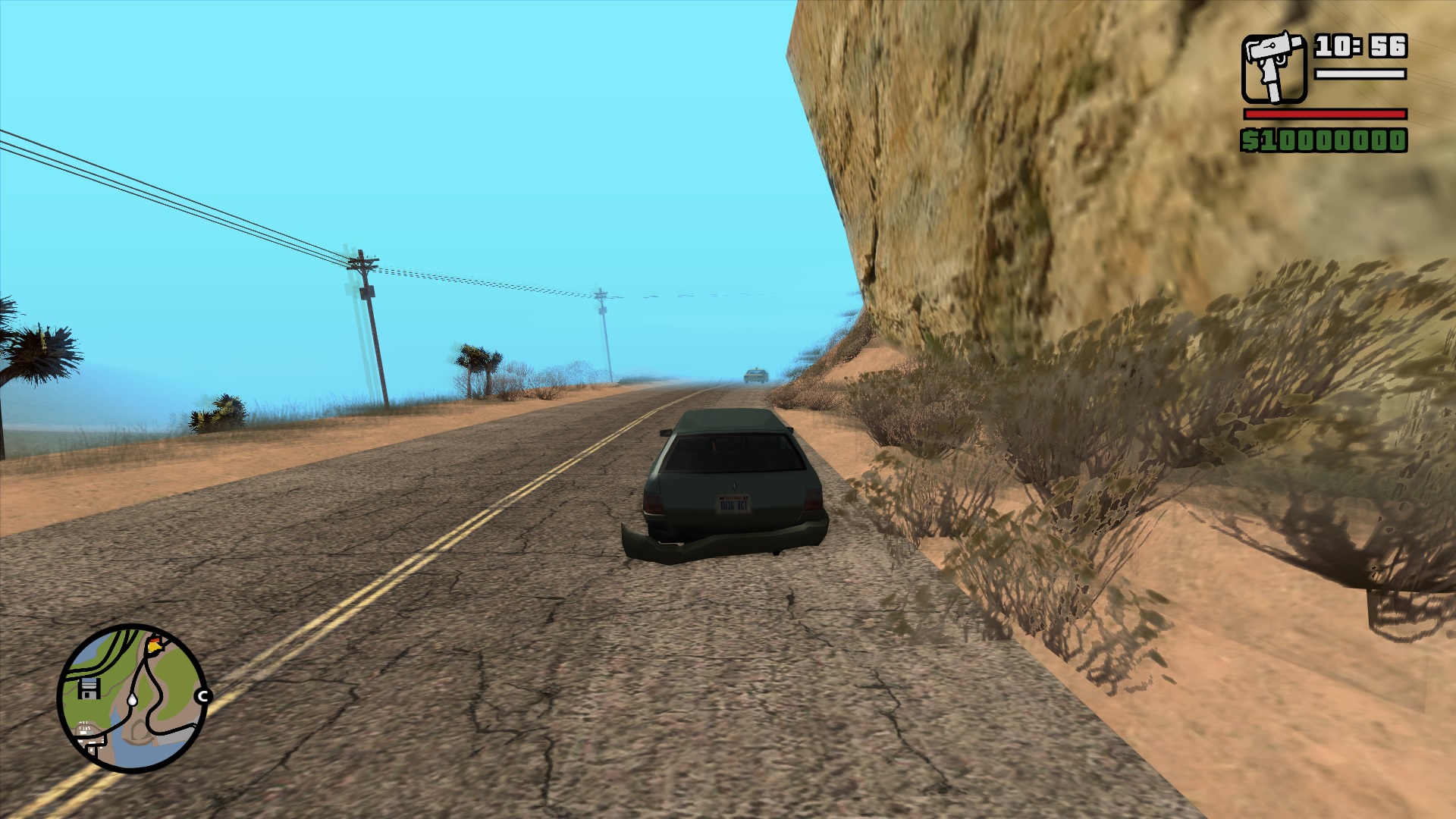Click the red enemy blip on the radar
Image resolution: width=1456 pixels, height=819 pixels.
pos(153,638)
